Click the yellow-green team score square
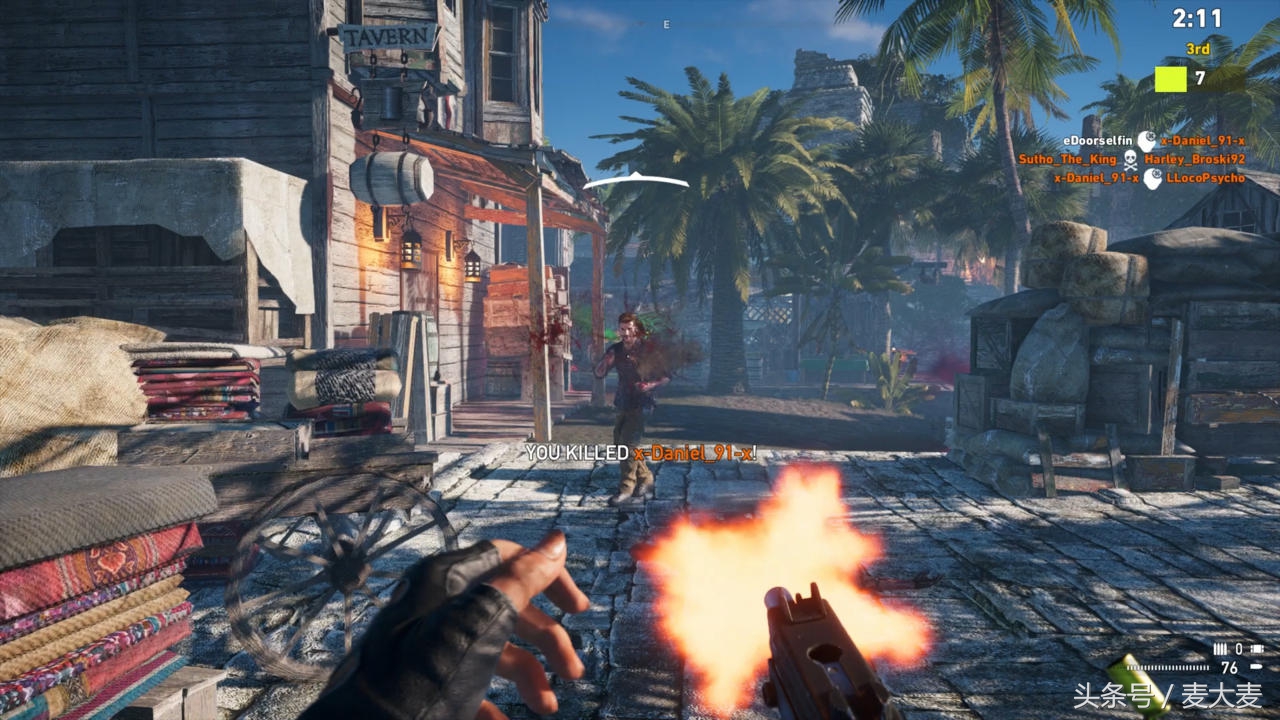This screenshot has height=720, width=1280. [x=1170, y=79]
